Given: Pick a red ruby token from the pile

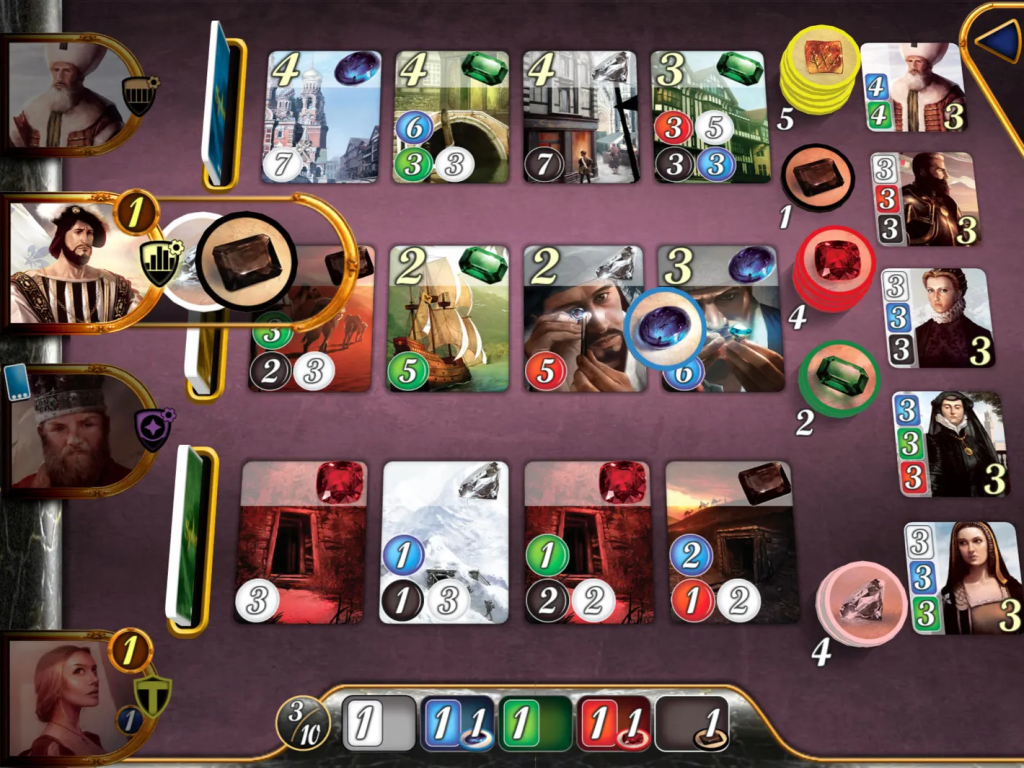Looking at the screenshot, I should pos(832,265).
